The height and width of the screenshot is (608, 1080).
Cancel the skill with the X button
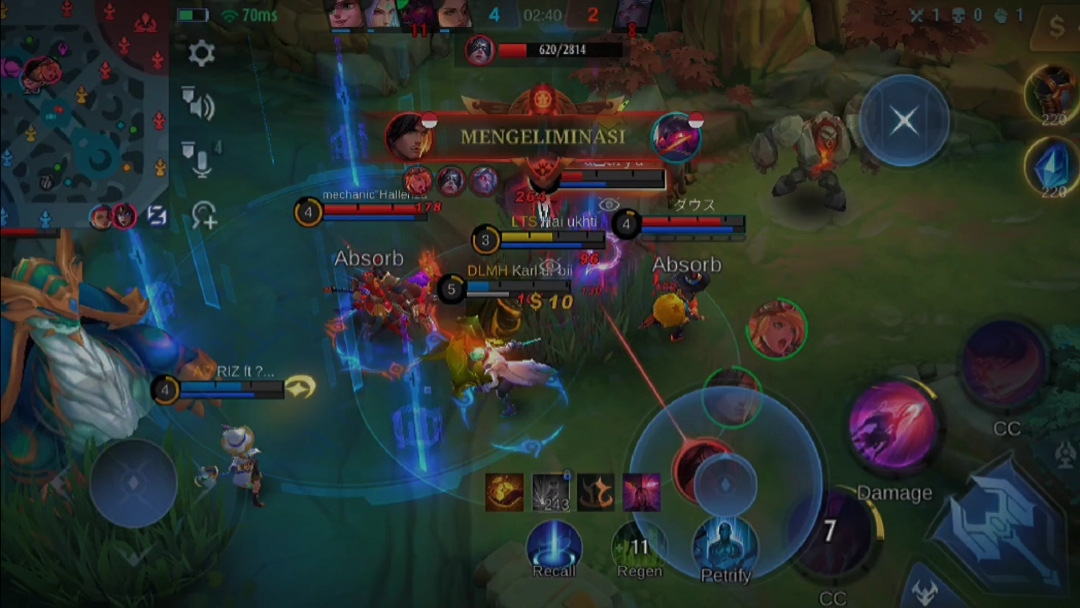click(x=904, y=121)
